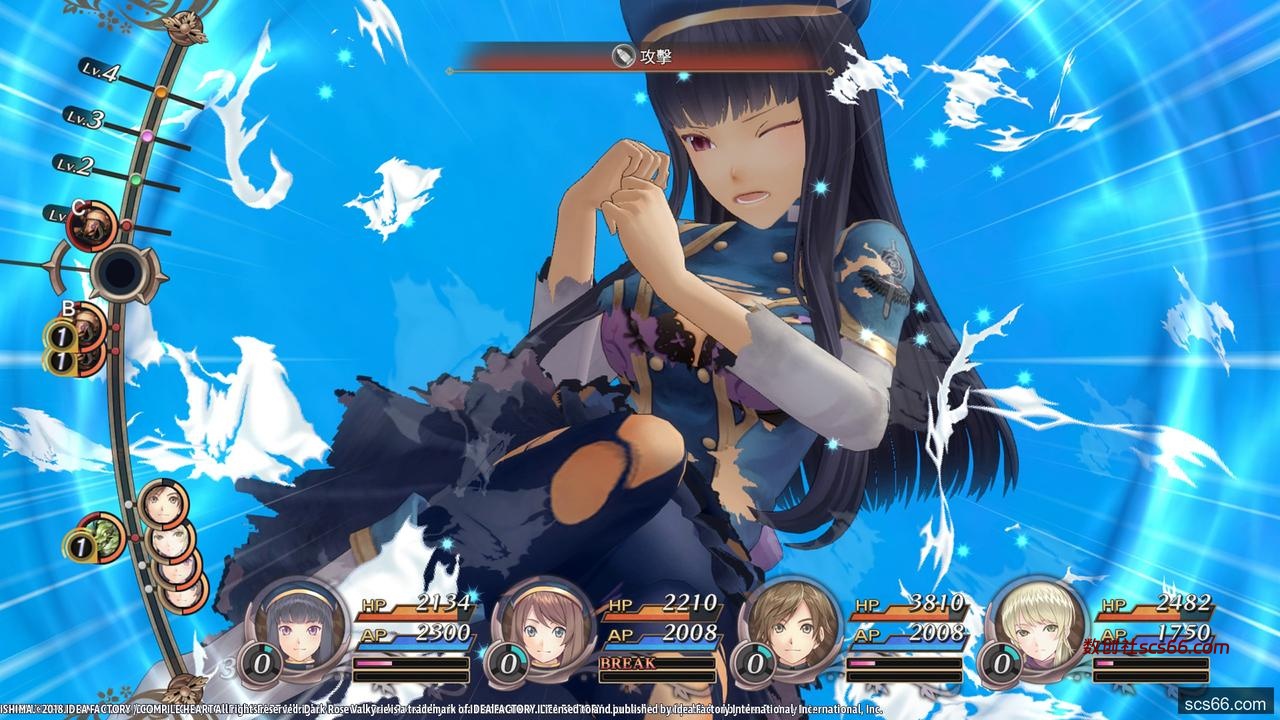
Task: Choose the brown-haired male party portrait
Action: pos(788,626)
